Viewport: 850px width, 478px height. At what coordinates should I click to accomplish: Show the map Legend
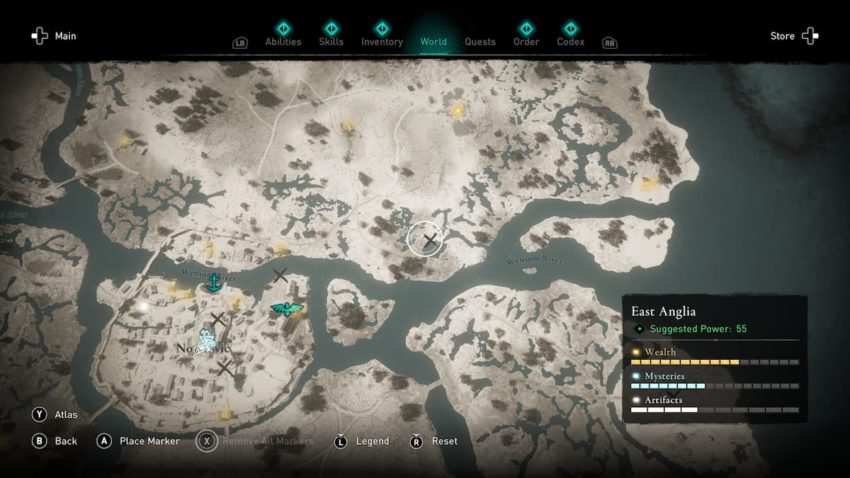(364, 441)
